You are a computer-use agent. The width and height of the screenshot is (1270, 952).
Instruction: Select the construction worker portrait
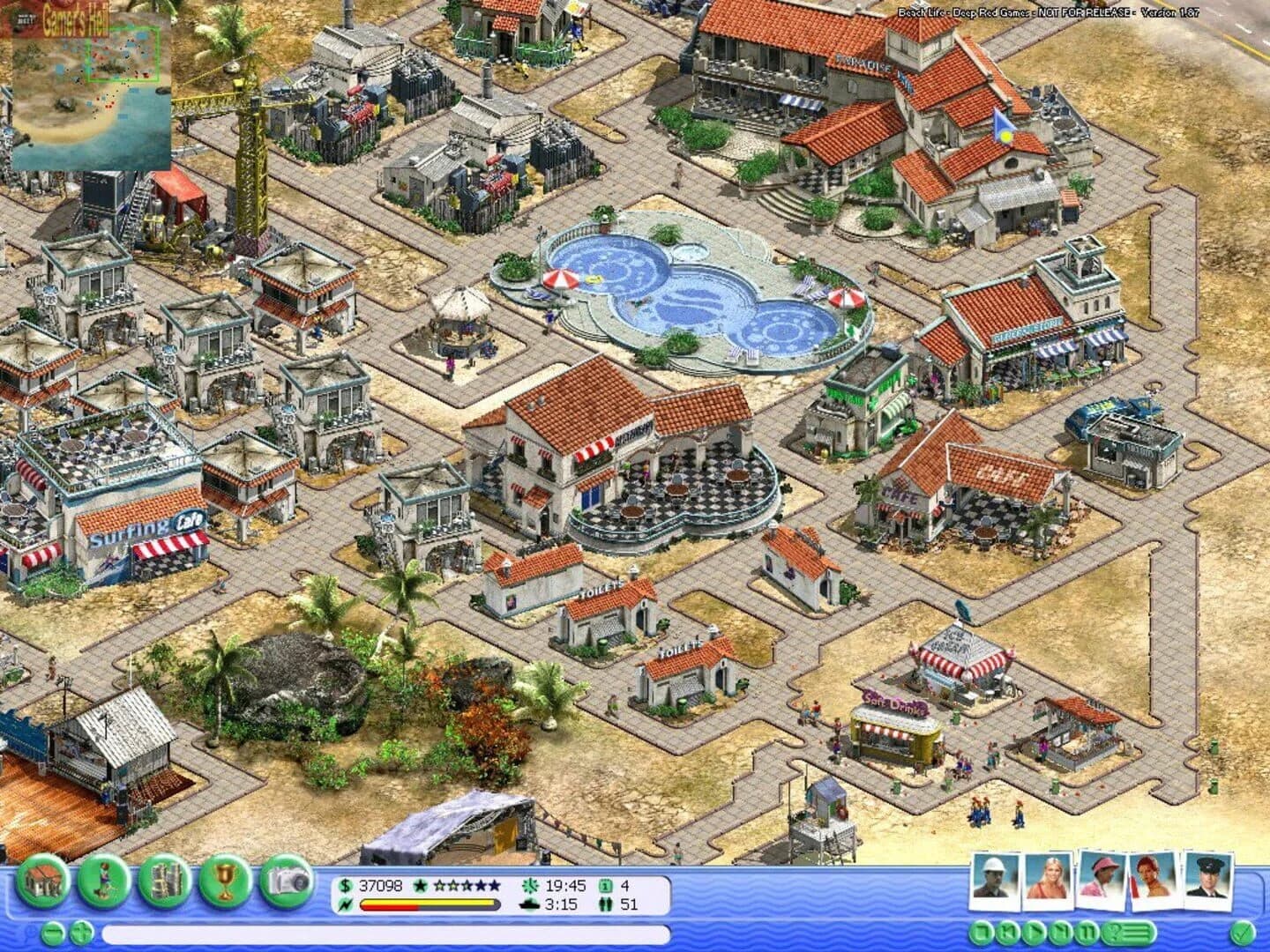click(x=994, y=880)
